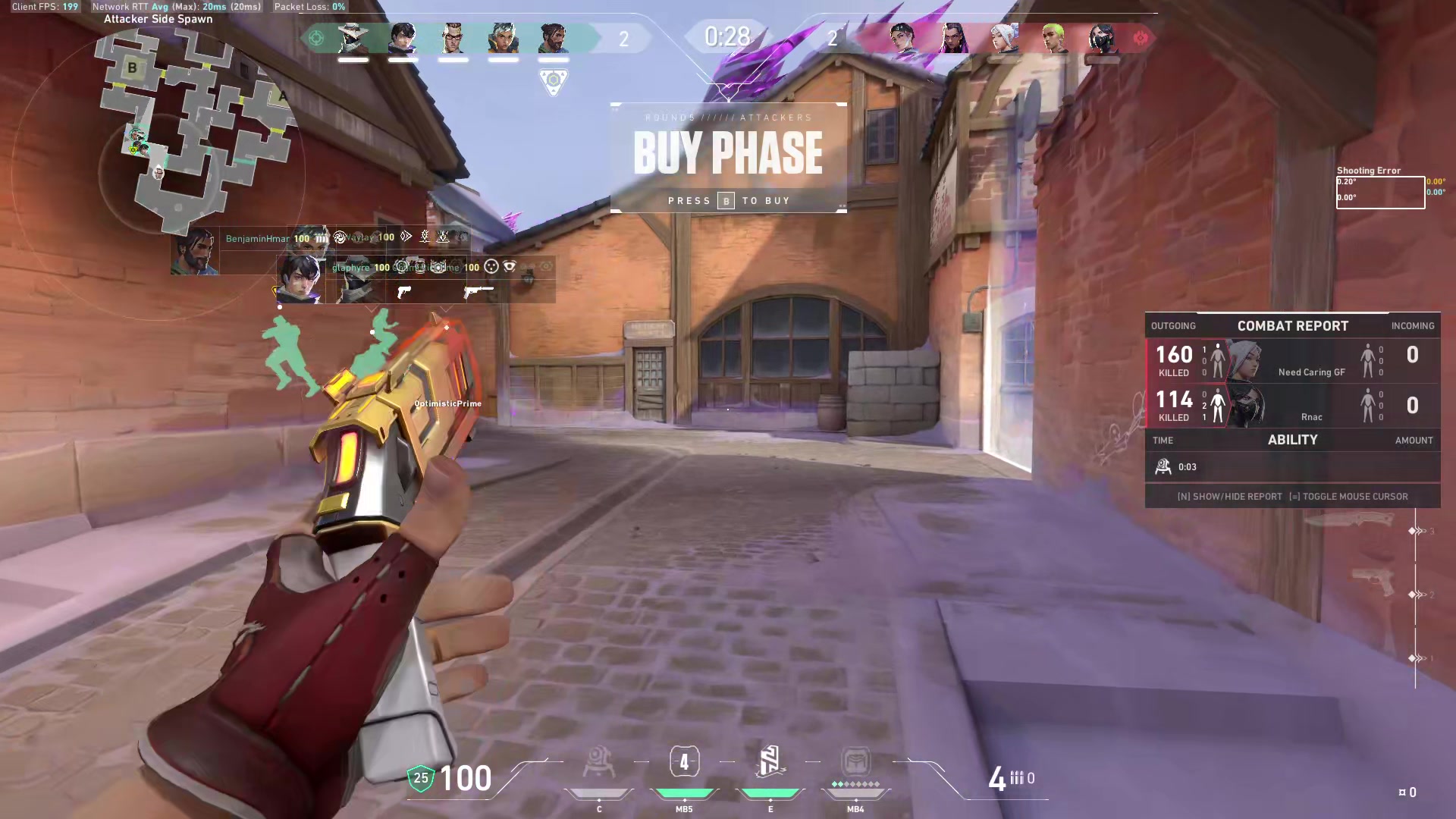
Task: Open the Rnac combat report row
Action: click(x=1292, y=406)
